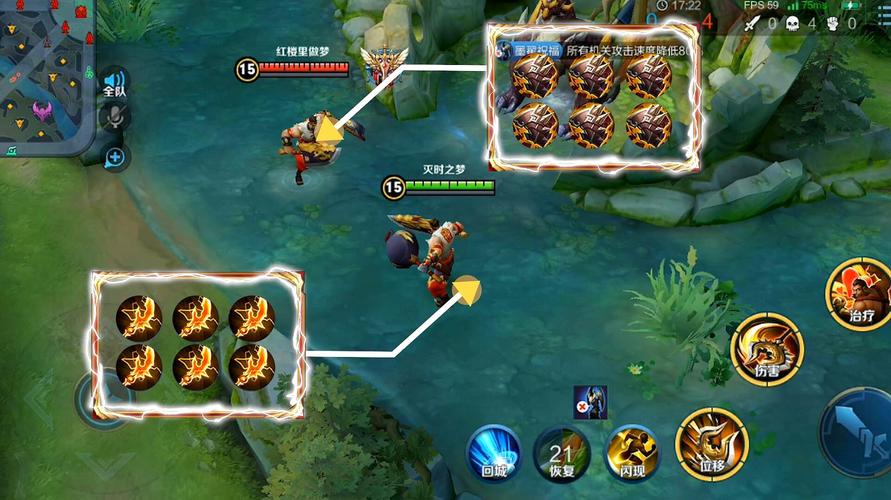Select the hero portrait with red X
The width and height of the screenshot is (891, 500).
tap(590, 402)
